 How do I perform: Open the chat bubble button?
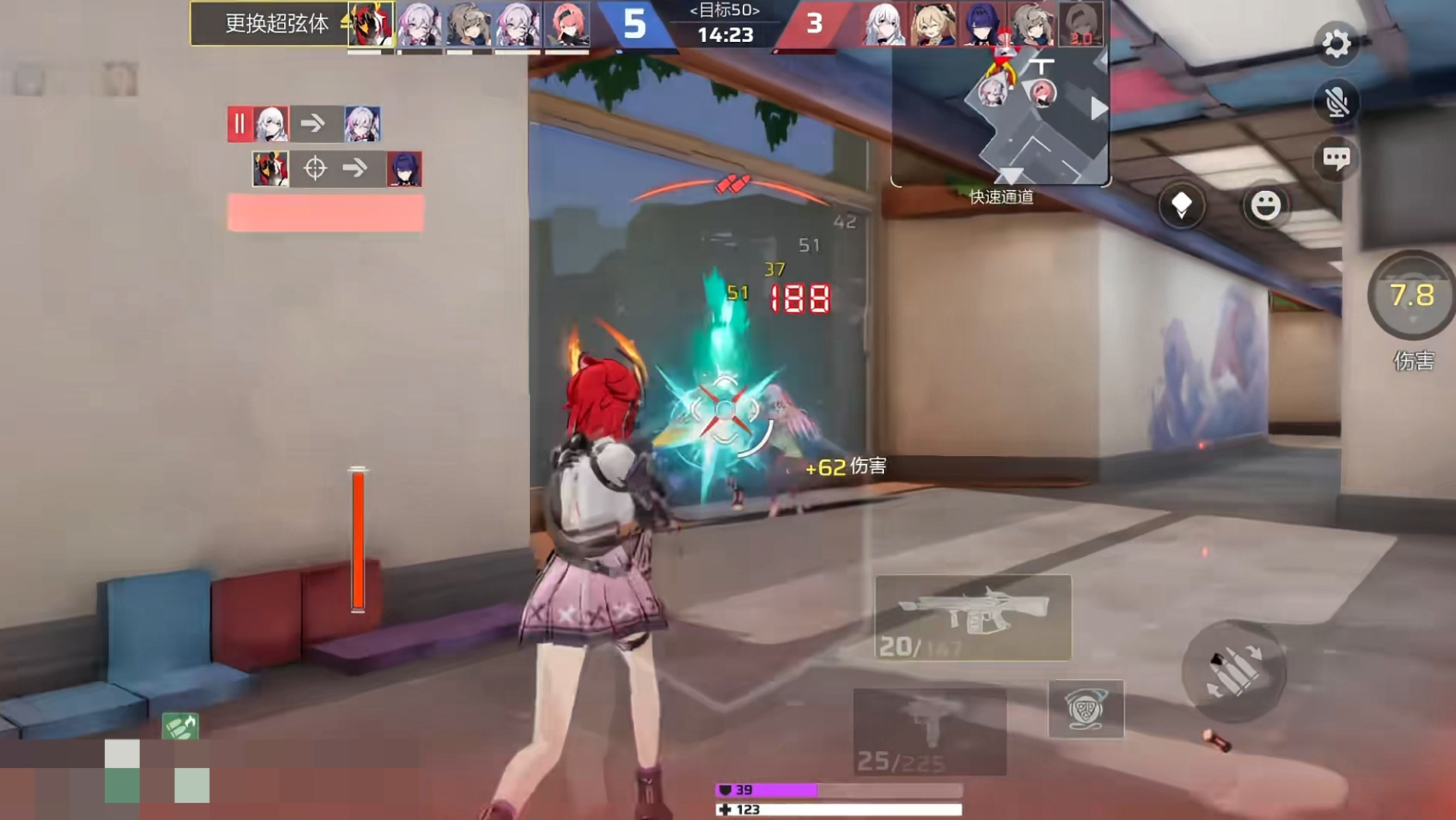[x=1336, y=159]
